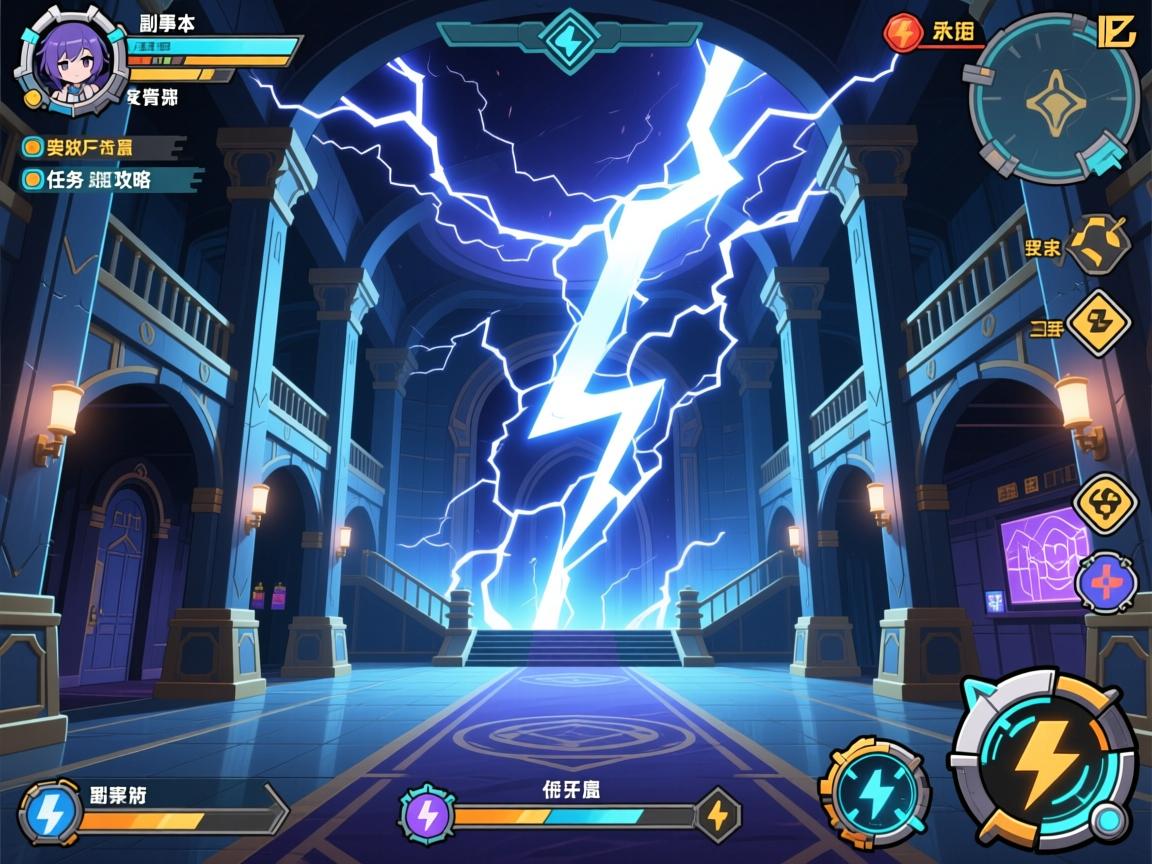Tap the red lightning energy icon

pos(902,33)
